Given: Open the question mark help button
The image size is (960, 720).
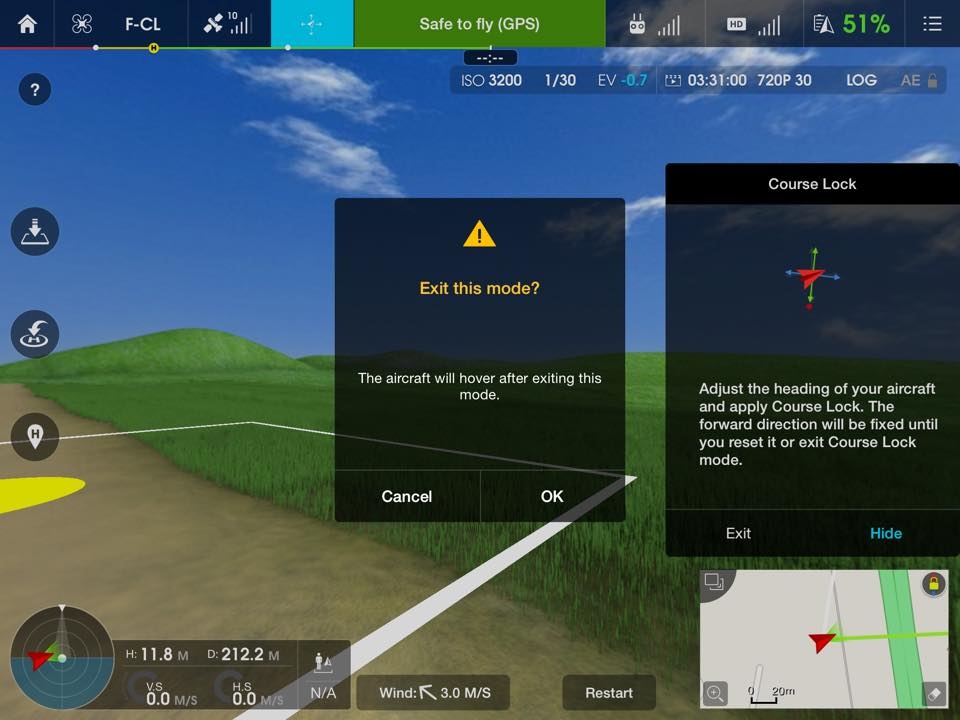Looking at the screenshot, I should point(35,90).
